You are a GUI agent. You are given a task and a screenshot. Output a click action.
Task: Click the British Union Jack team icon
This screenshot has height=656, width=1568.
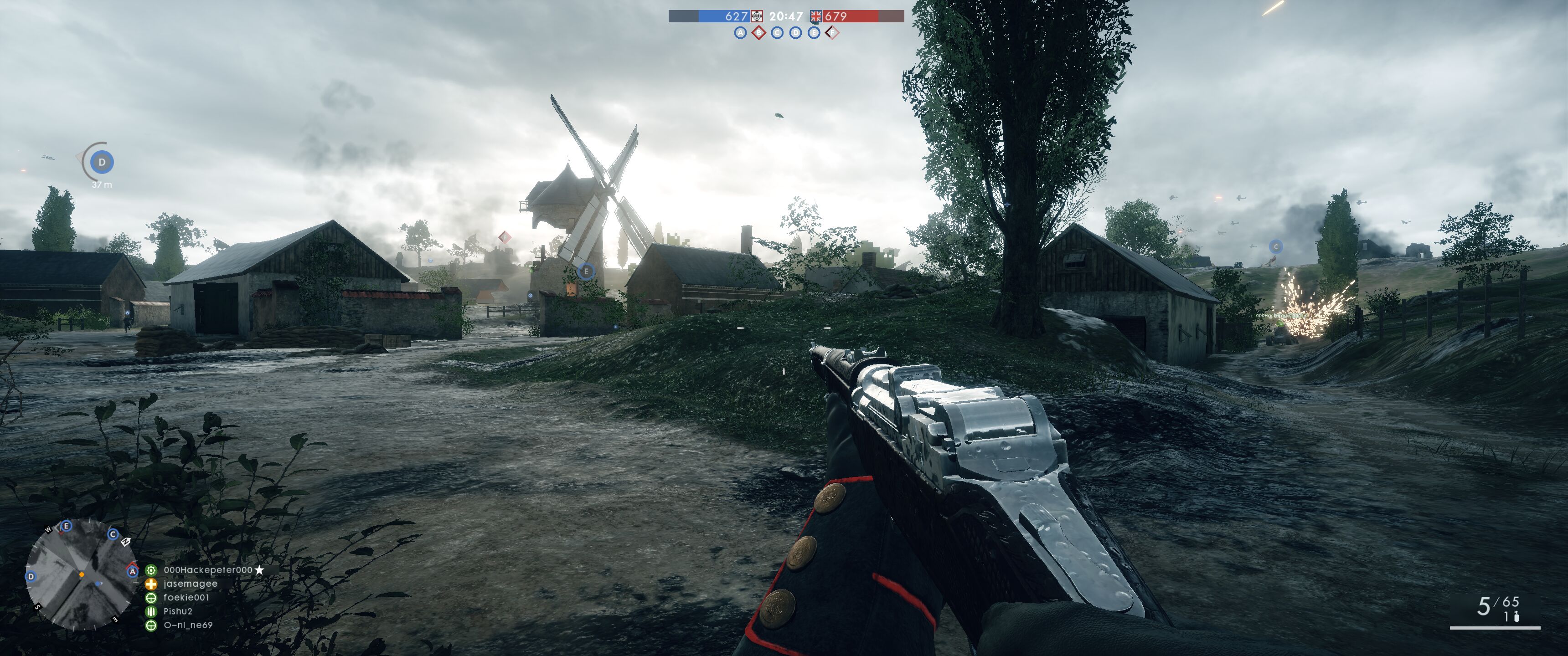click(815, 16)
